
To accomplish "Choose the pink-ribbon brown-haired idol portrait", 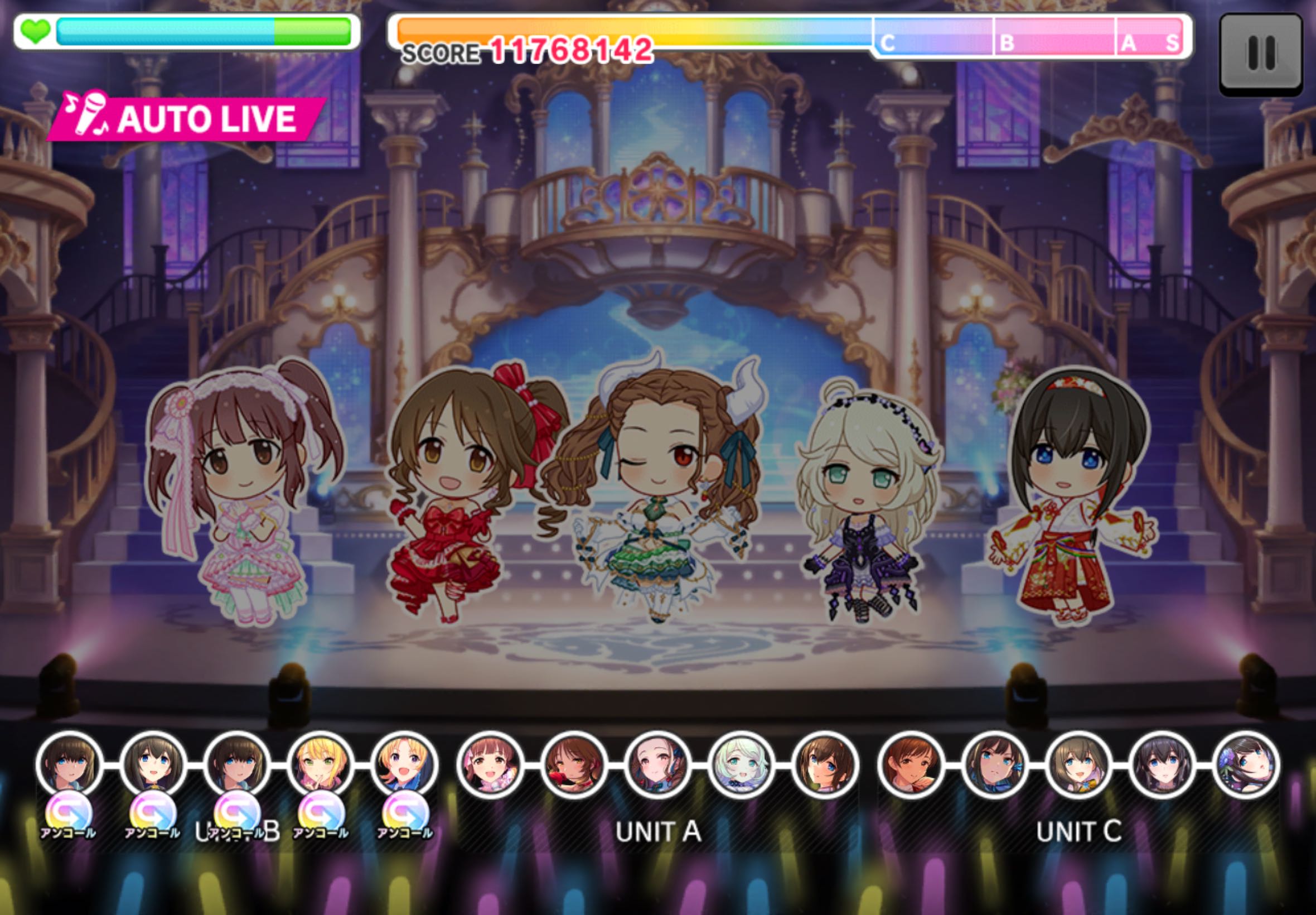I will click(490, 764).
